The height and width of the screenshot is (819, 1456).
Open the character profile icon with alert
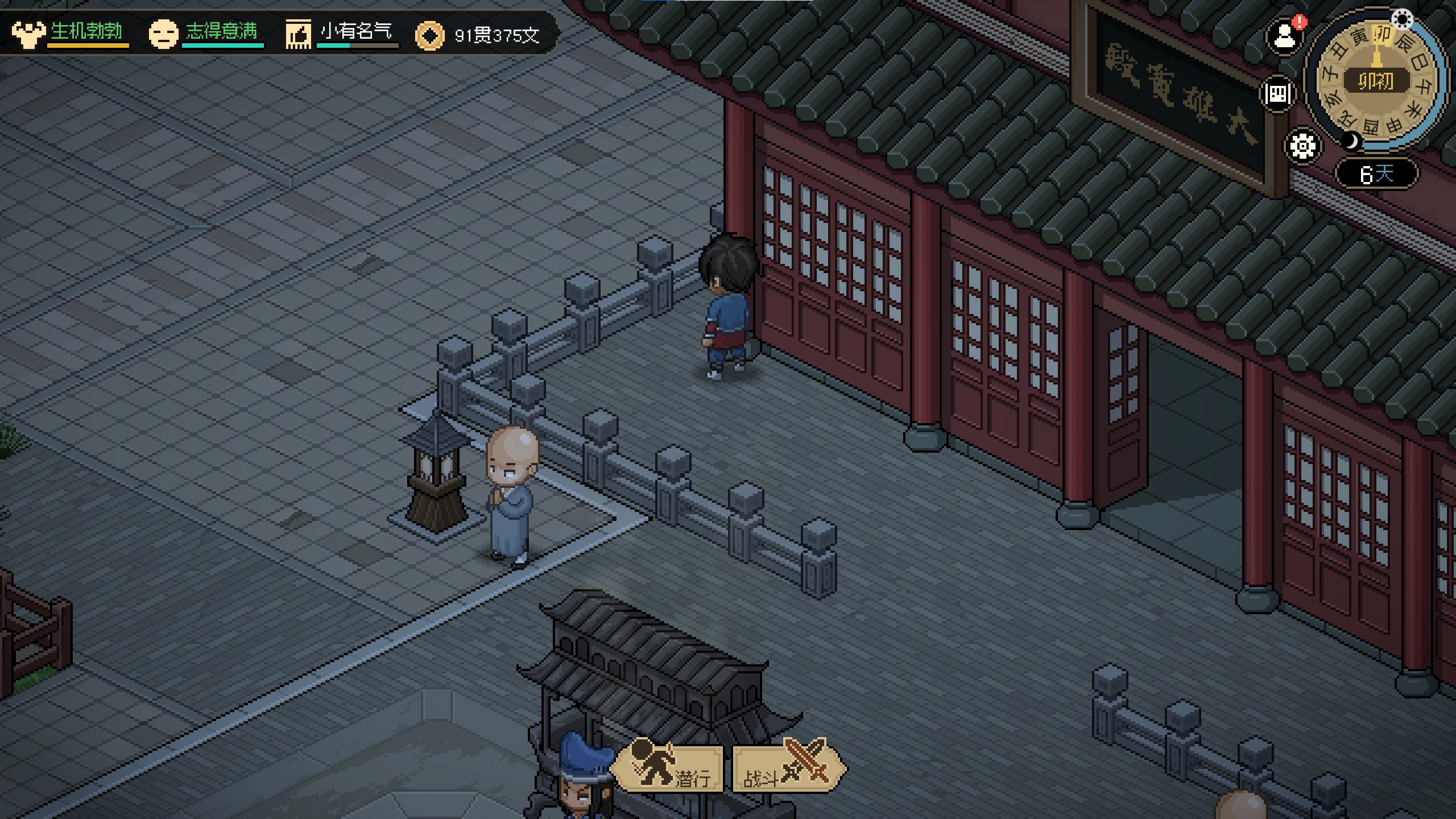click(1284, 38)
